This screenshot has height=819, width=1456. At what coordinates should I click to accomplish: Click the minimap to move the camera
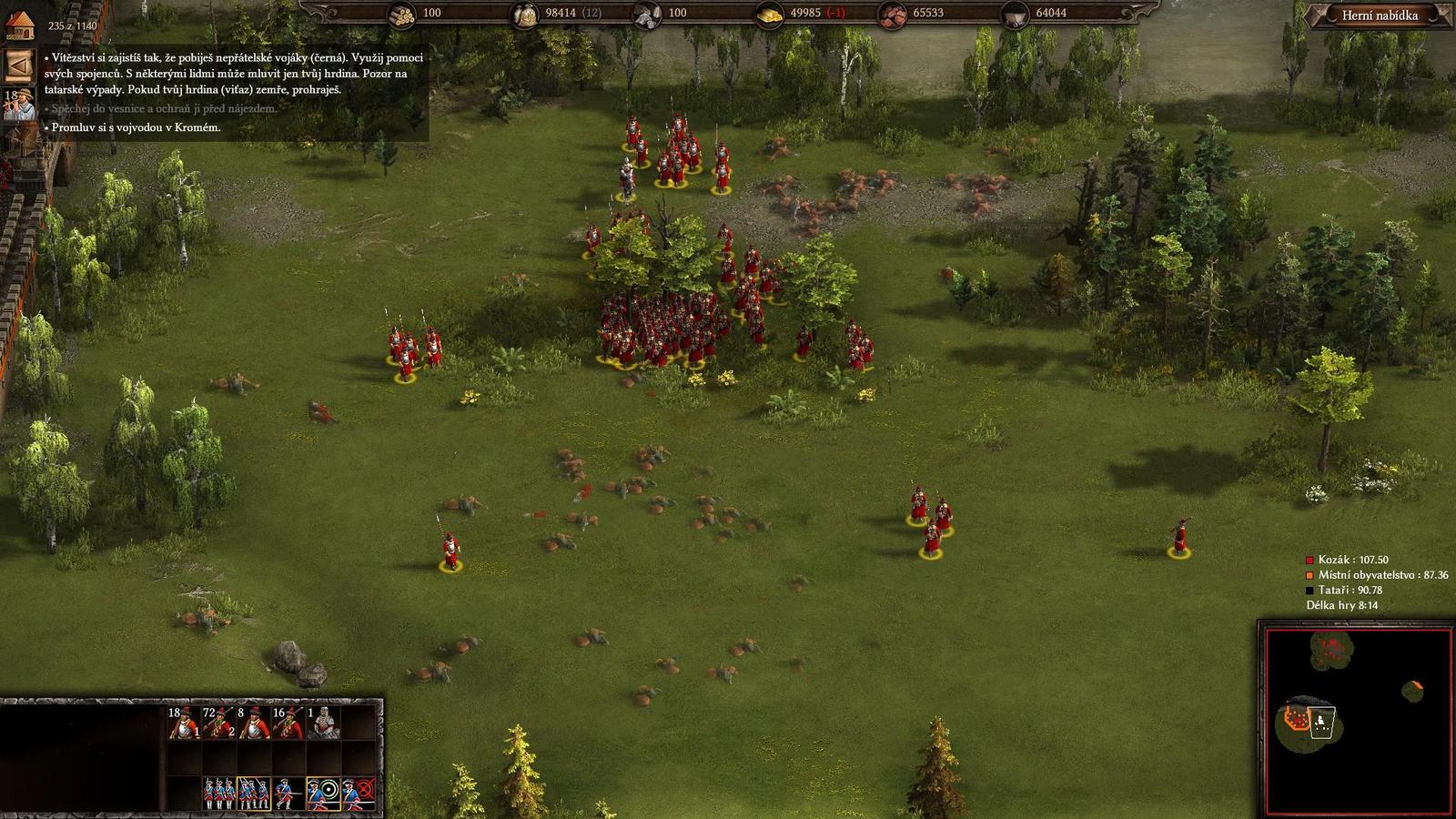click(x=1358, y=719)
